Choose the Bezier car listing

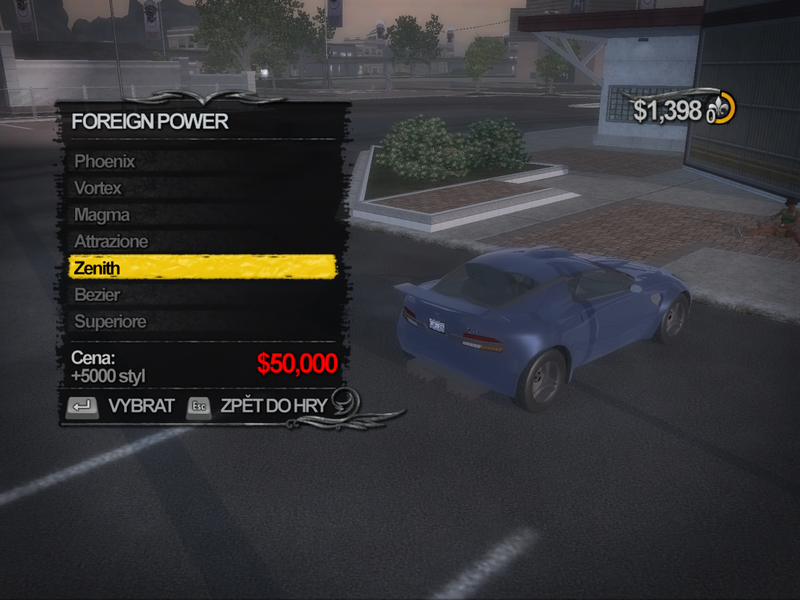tap(97, 295)
